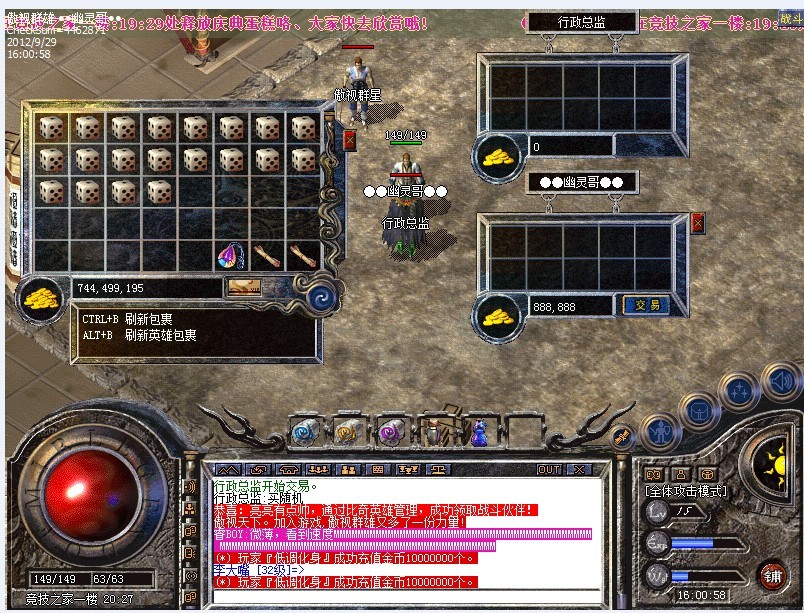
Task: Click the gold coin icon in my trade panel
Action: [496, 316]
